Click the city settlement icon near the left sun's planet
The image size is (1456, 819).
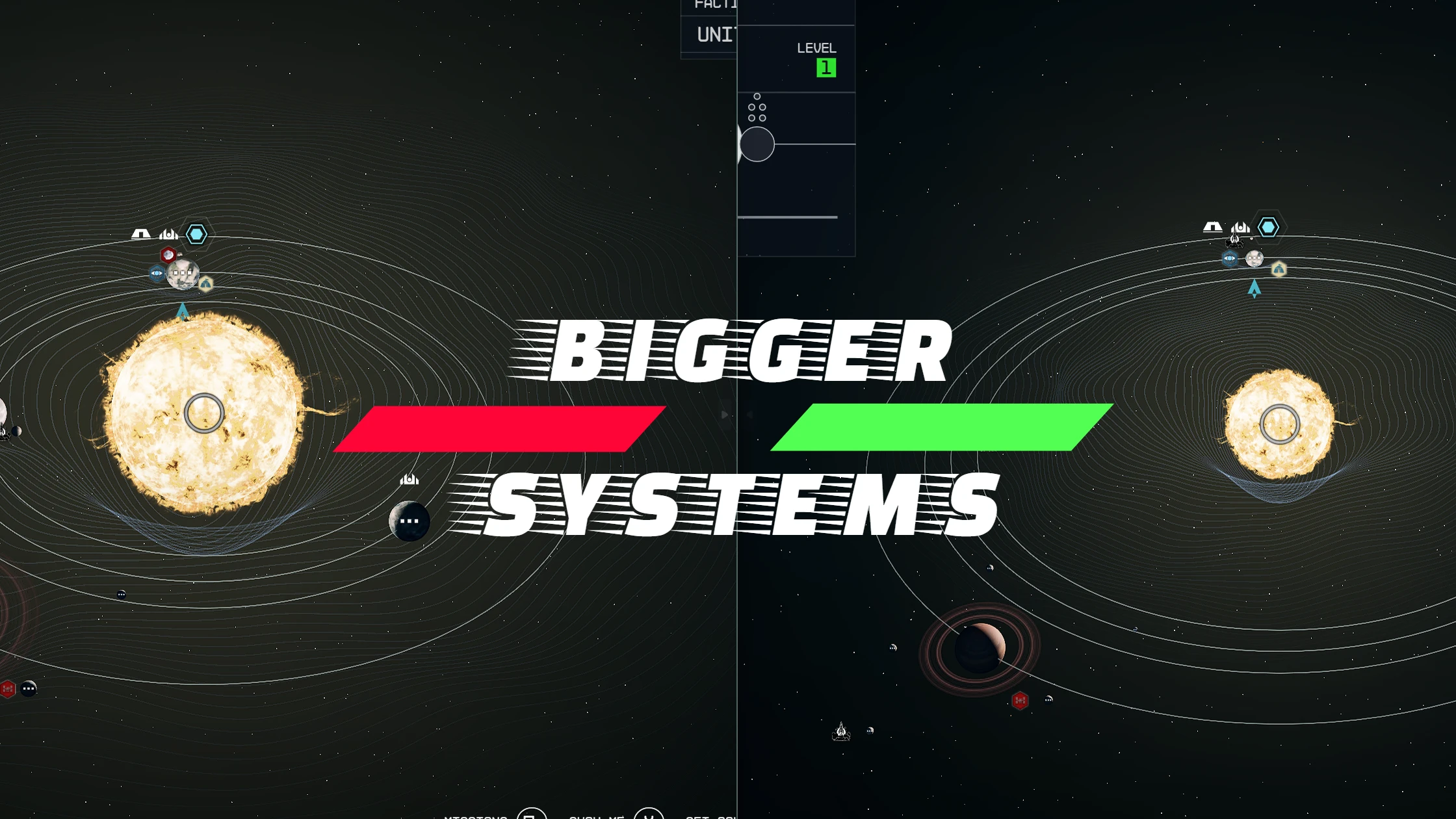[x=169, y=234]
